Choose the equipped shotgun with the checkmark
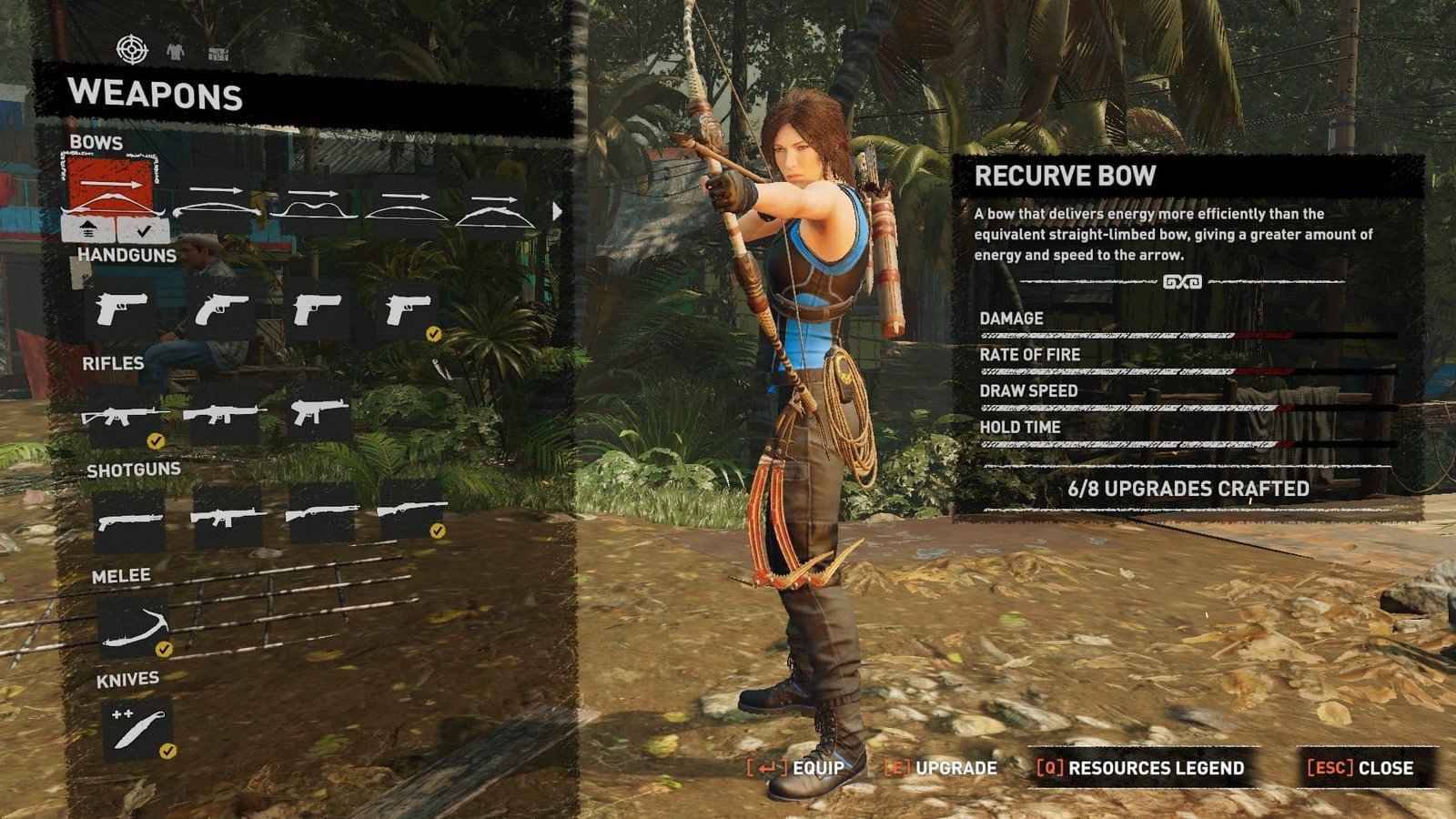The image size is (1456, 819). pos(411,514)
